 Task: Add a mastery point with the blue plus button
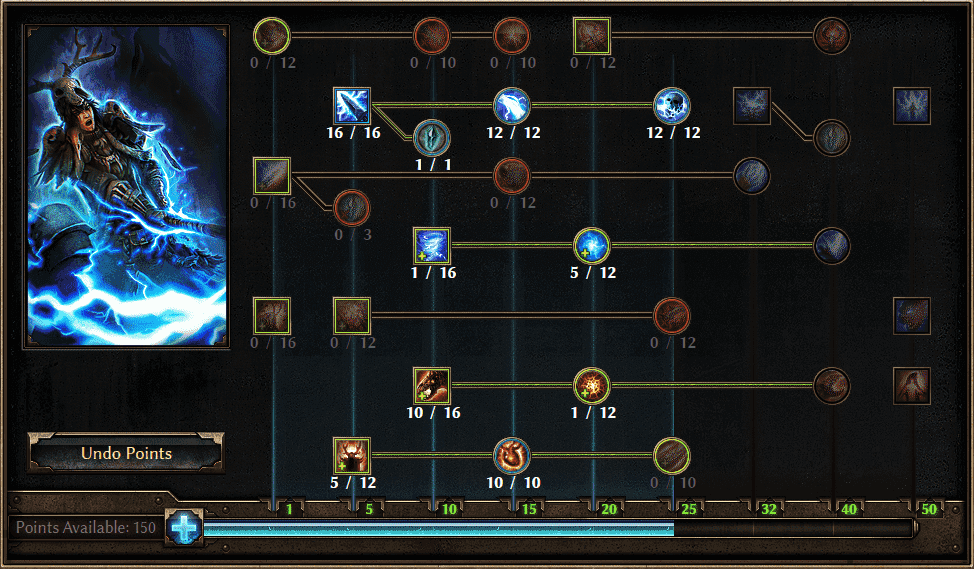(185, 527)
